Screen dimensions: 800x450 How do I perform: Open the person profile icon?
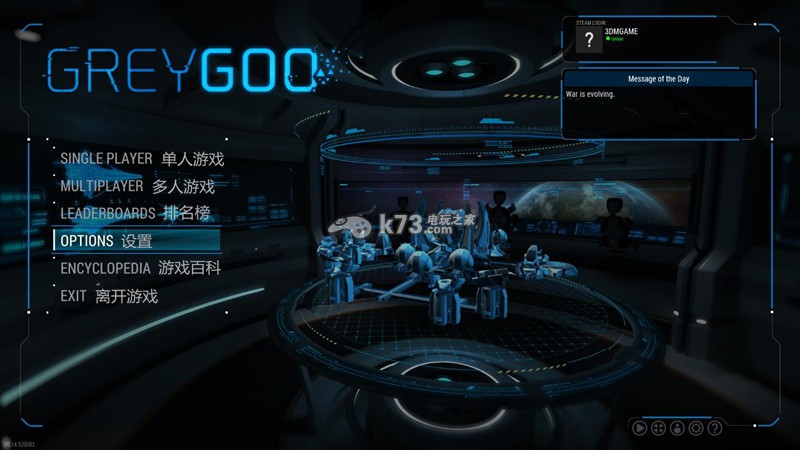[x=677, y=428]
